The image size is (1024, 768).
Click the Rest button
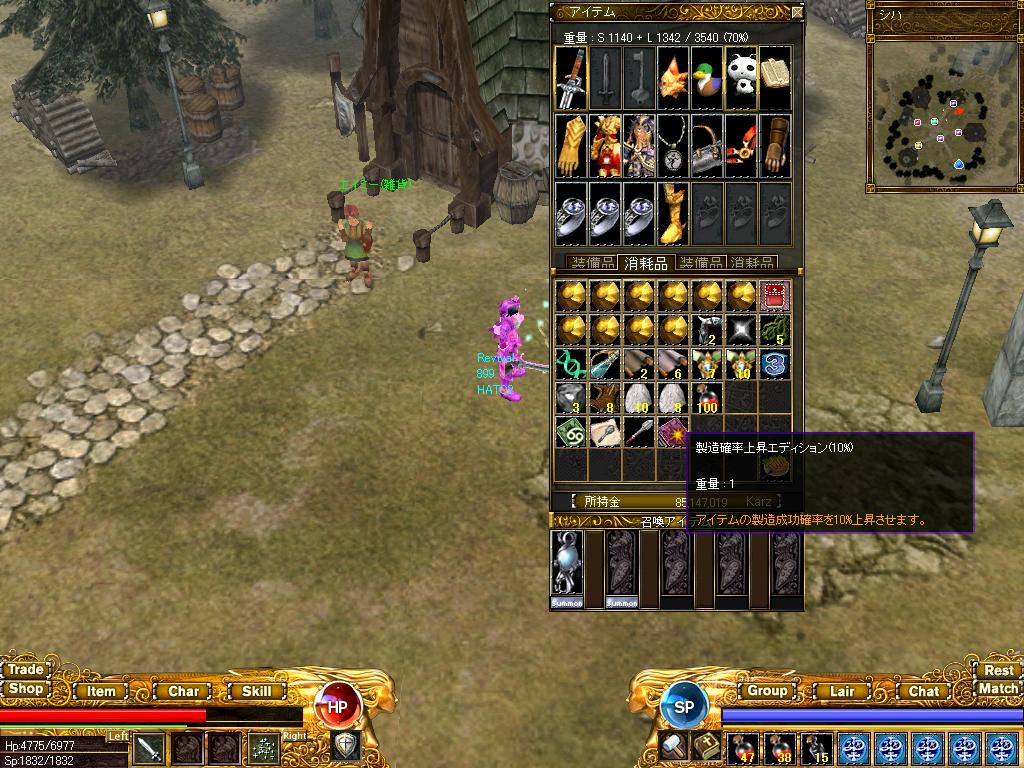(998, 671)
